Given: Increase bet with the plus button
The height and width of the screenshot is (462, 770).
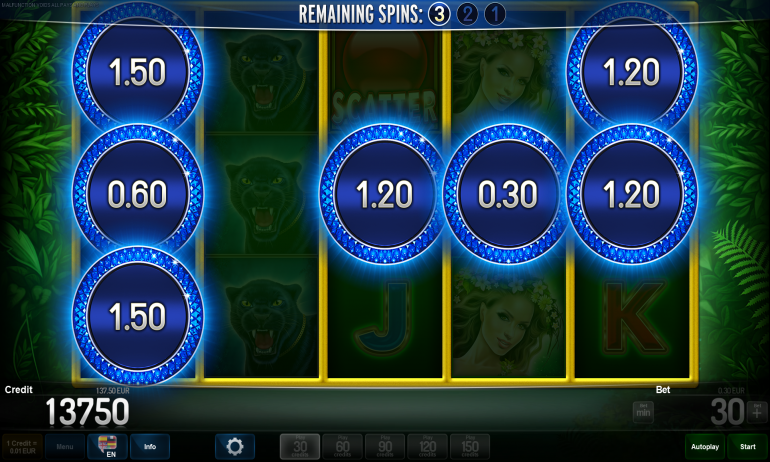Looking at the screenshot, I should [x=756, y=410].
